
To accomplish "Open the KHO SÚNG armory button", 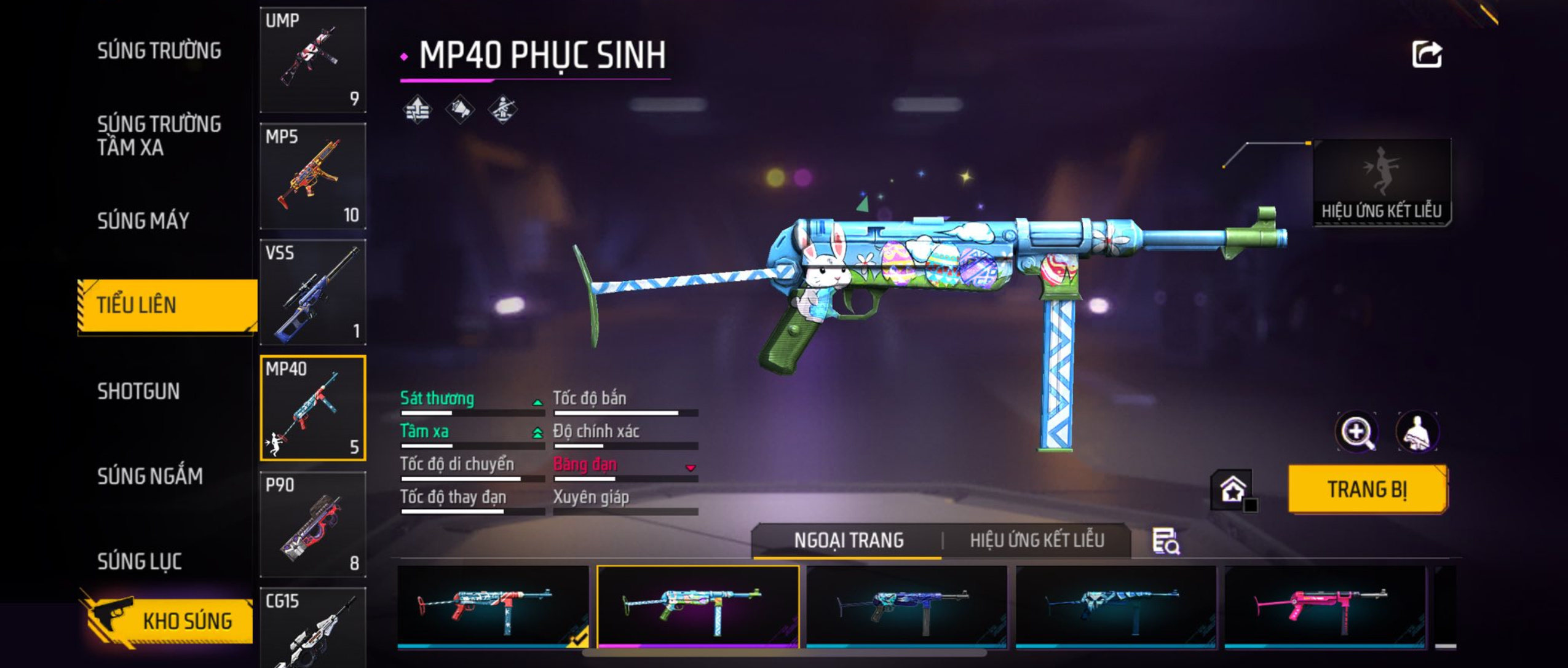I will coord(168,621).
